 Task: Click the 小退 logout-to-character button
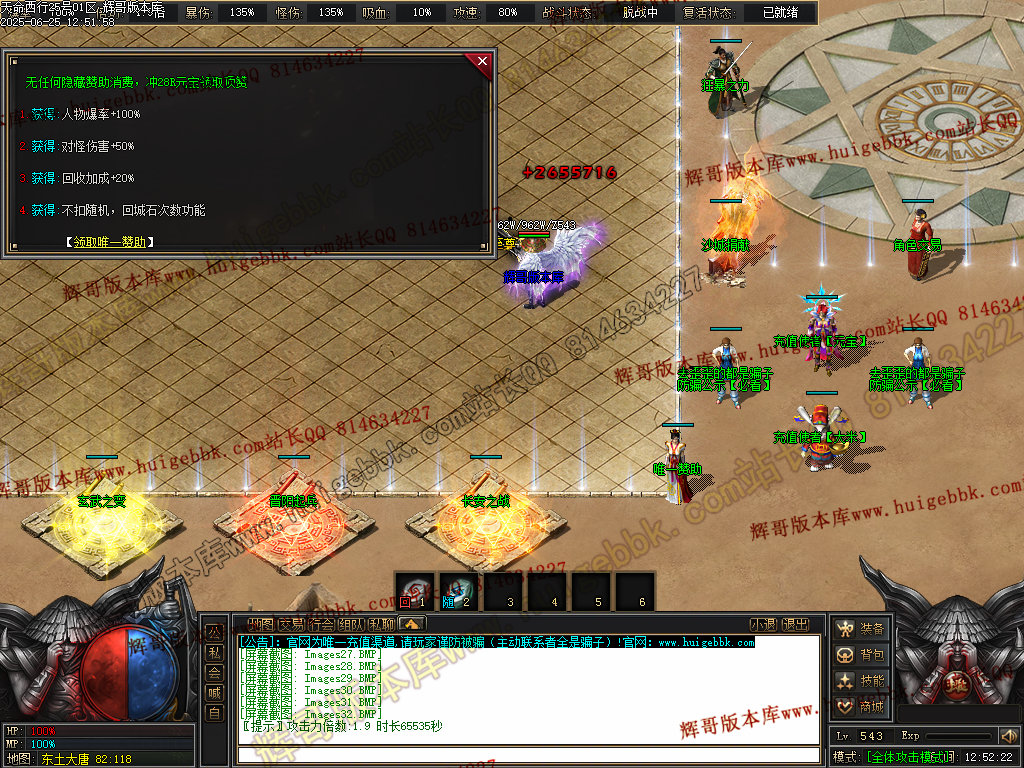pos(763,625)
